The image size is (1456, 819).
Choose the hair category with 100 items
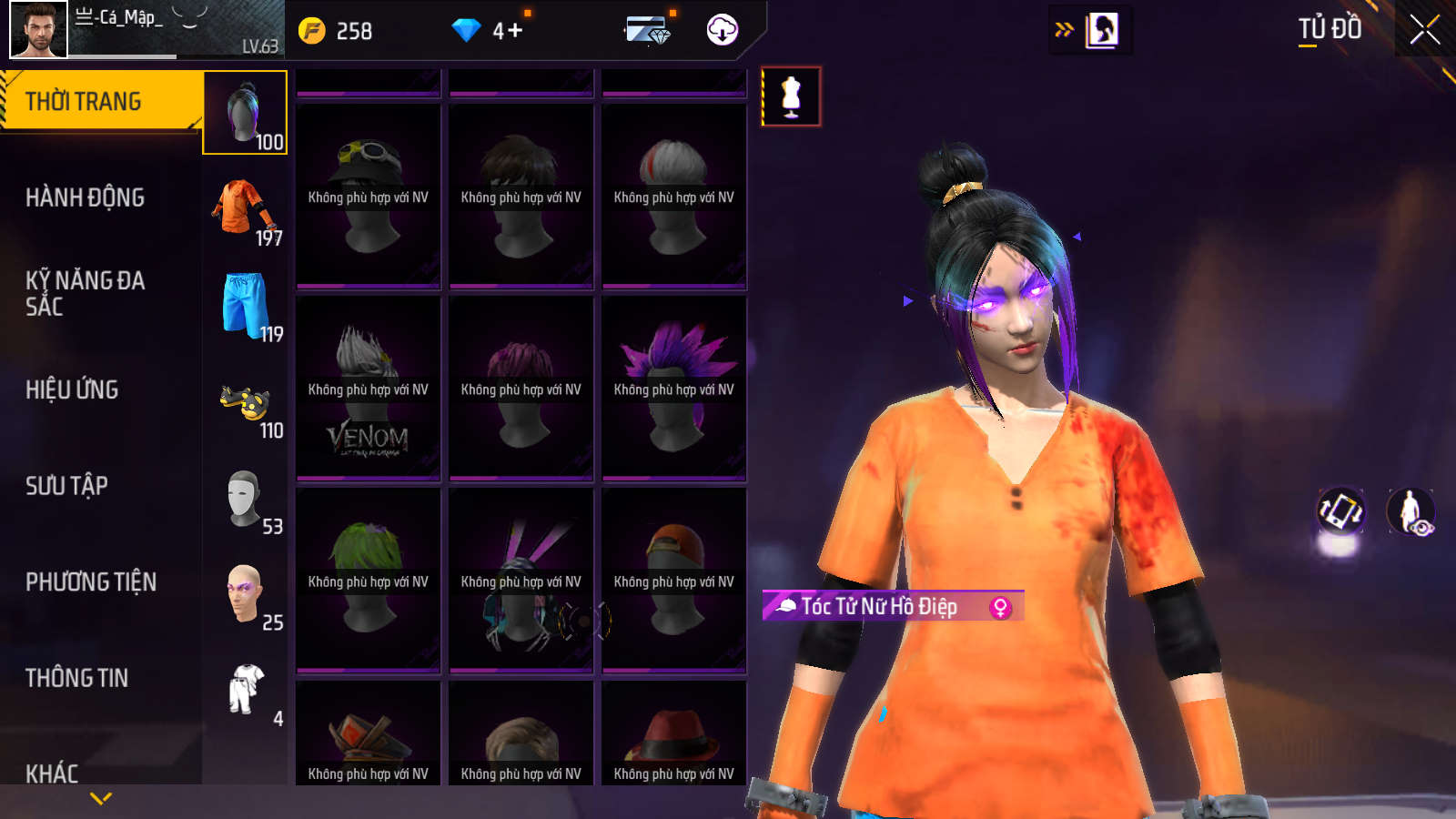coord(245,113)
